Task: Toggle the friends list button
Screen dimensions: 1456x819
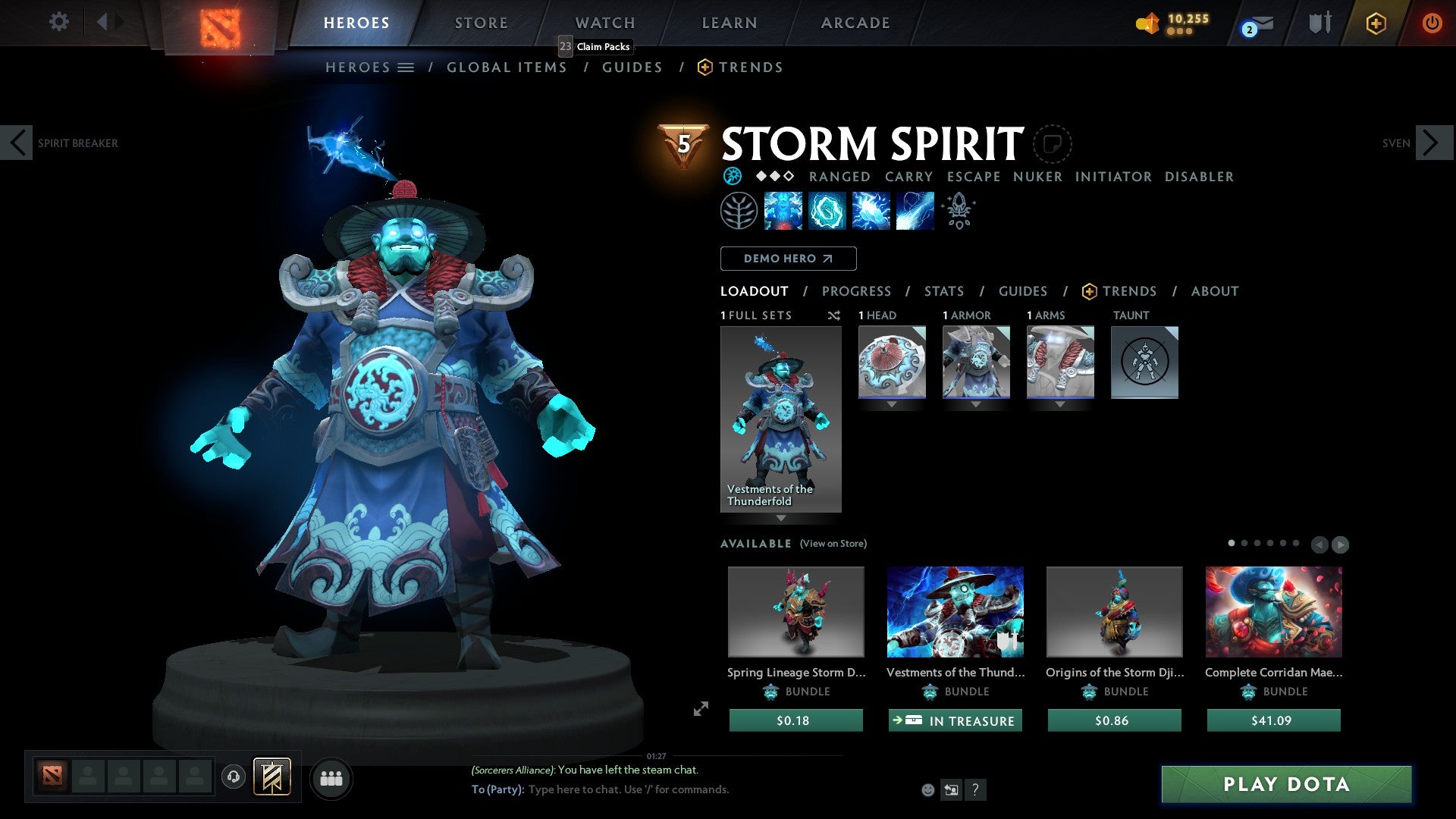Action: point(331,777)
